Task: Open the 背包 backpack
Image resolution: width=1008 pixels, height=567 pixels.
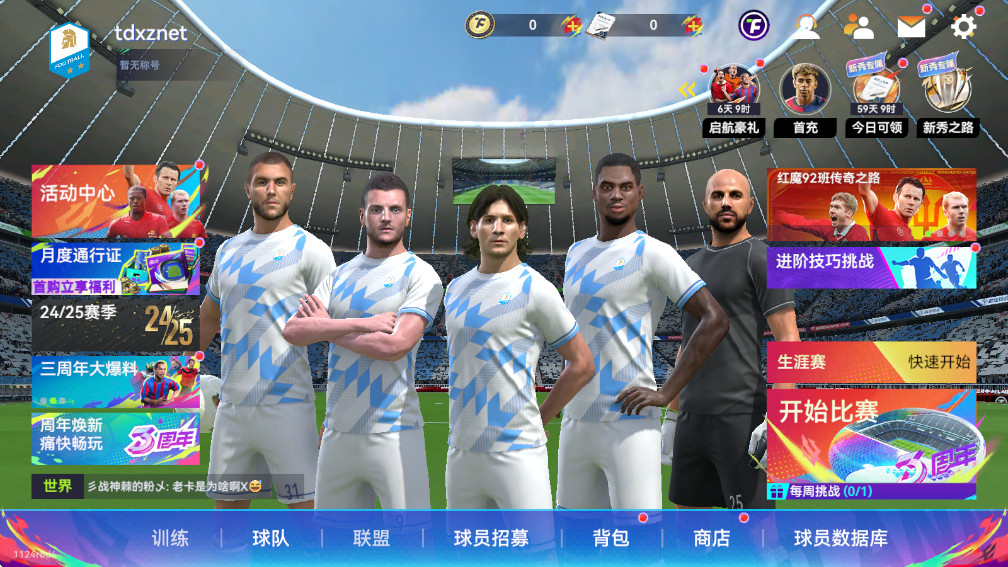Action: point(610,538)
